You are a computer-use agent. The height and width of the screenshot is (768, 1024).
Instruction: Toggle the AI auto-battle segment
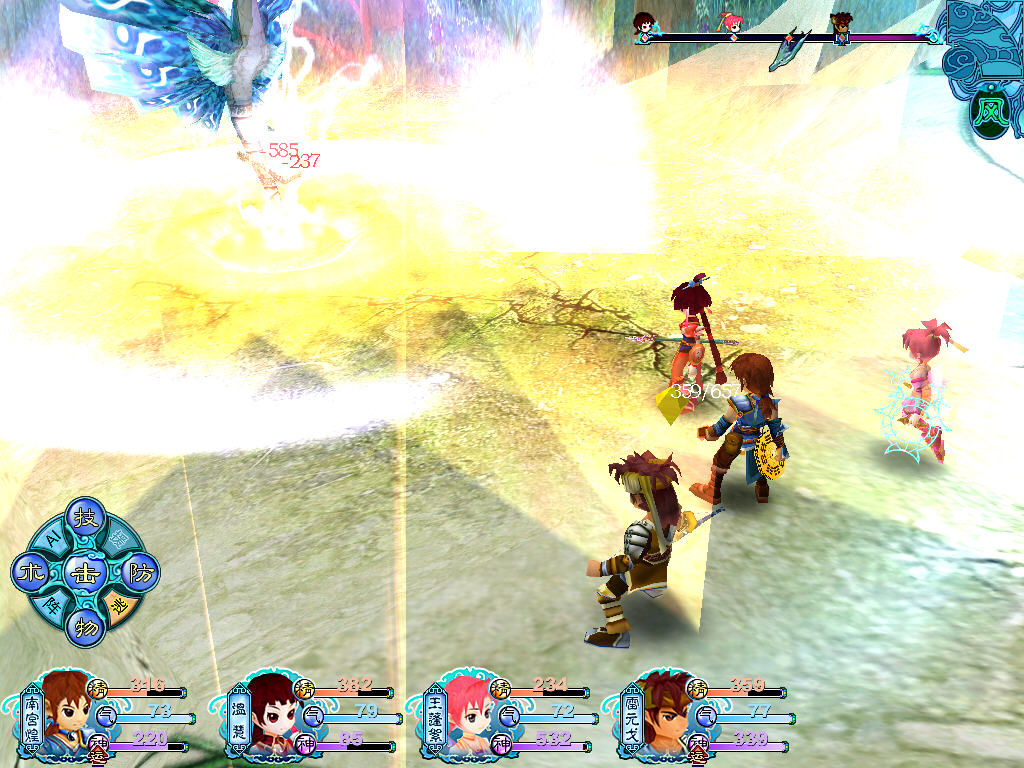click(x=50, y=540)
